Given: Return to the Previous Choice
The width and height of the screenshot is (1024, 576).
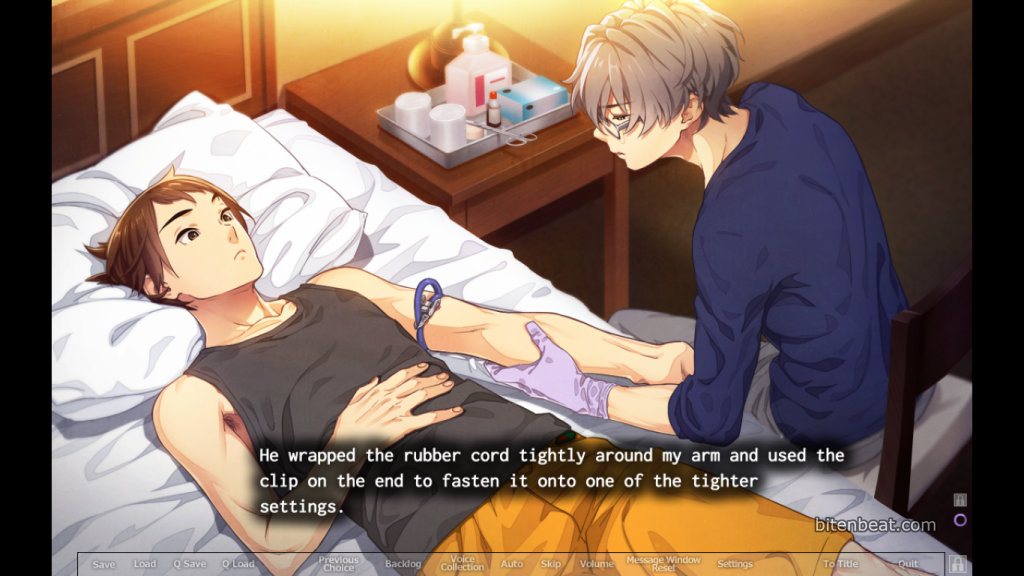Looking at the screenshot, I should [x=338, y=564].
